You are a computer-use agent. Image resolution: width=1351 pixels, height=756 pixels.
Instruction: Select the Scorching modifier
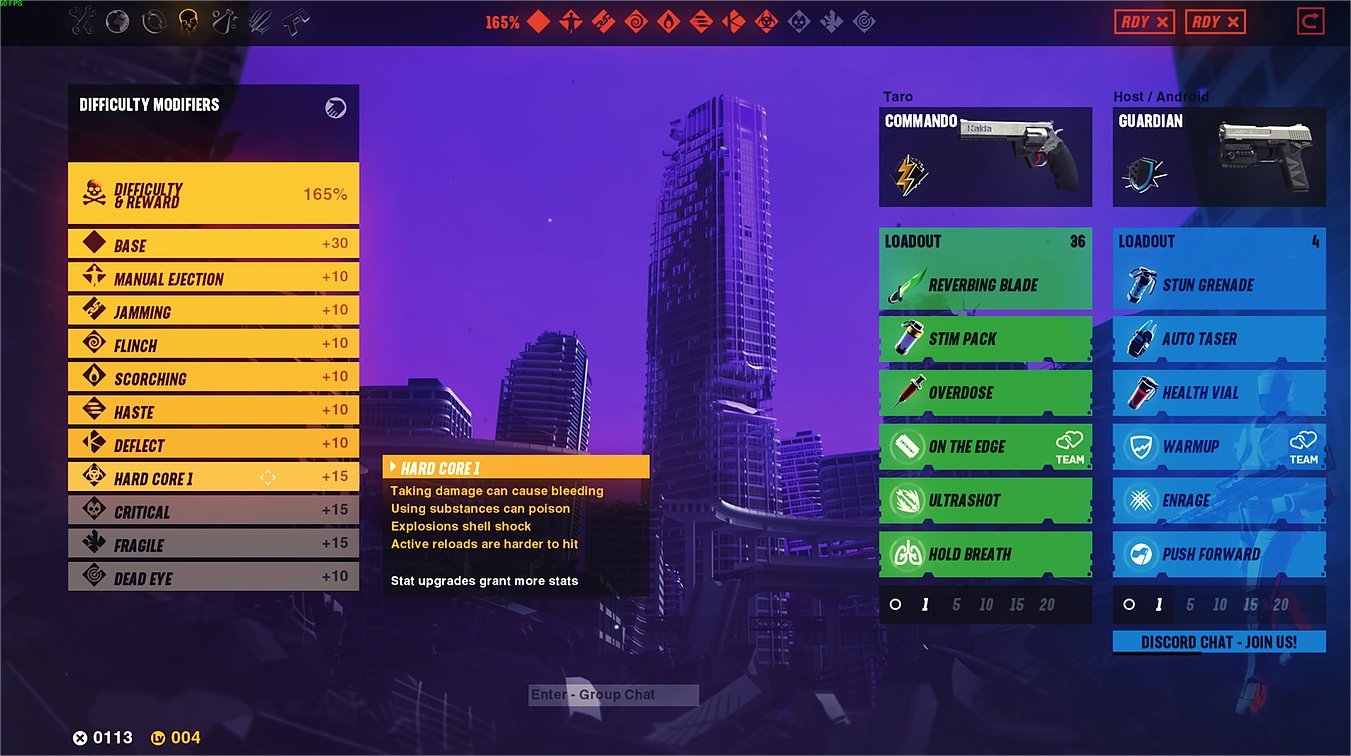click(x=213, y=378)
